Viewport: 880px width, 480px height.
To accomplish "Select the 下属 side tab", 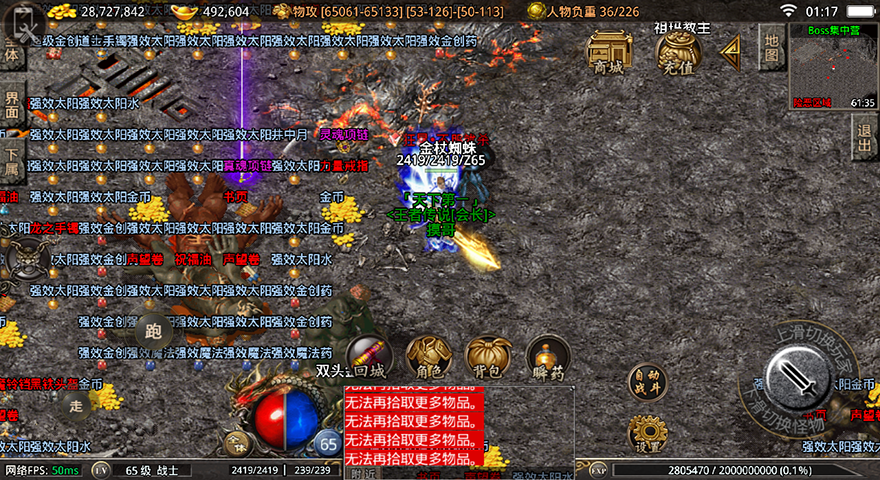I will point(12,158).
